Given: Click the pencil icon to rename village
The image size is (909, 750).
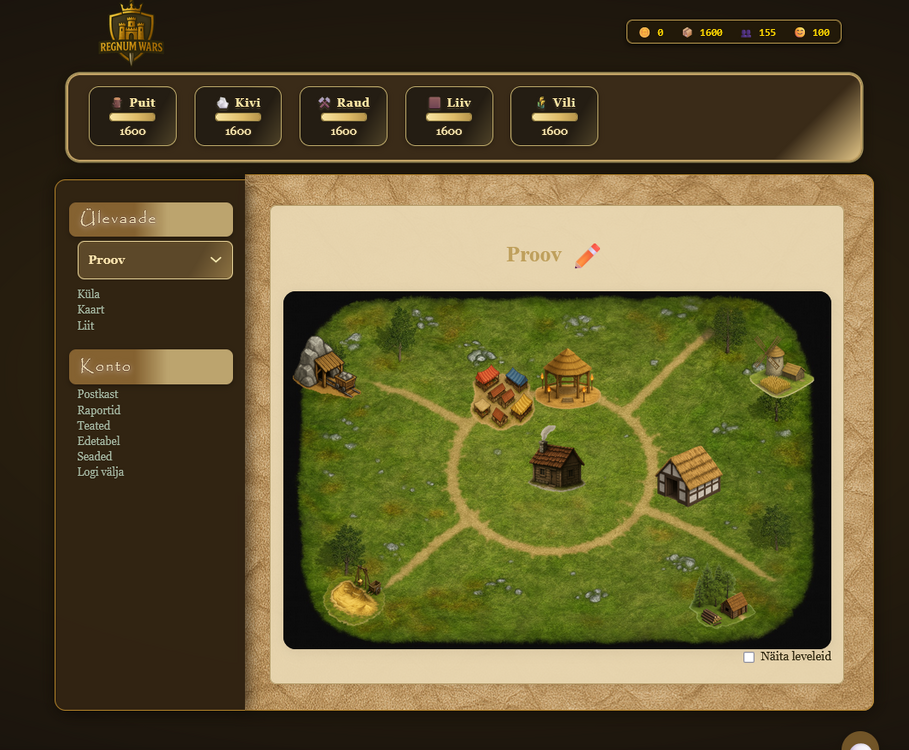Looking at the screenshot, I should tap(587, 256).
